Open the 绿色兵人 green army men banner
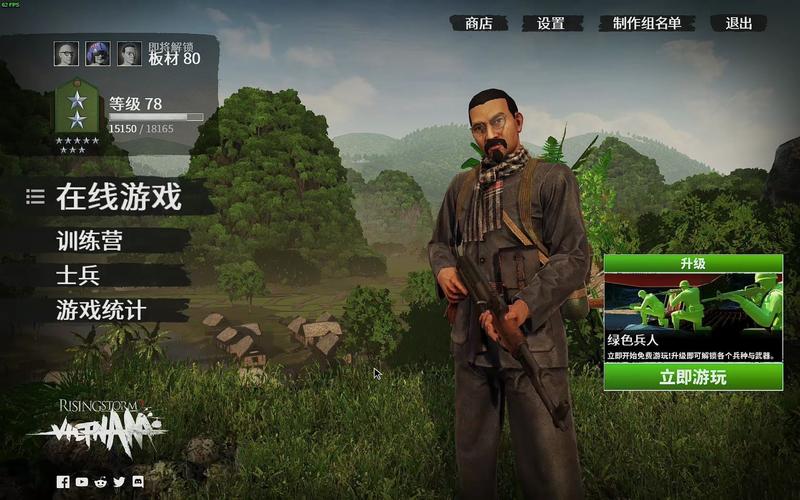This screenshot has width=800, height=500. click(x=692, y=309)
